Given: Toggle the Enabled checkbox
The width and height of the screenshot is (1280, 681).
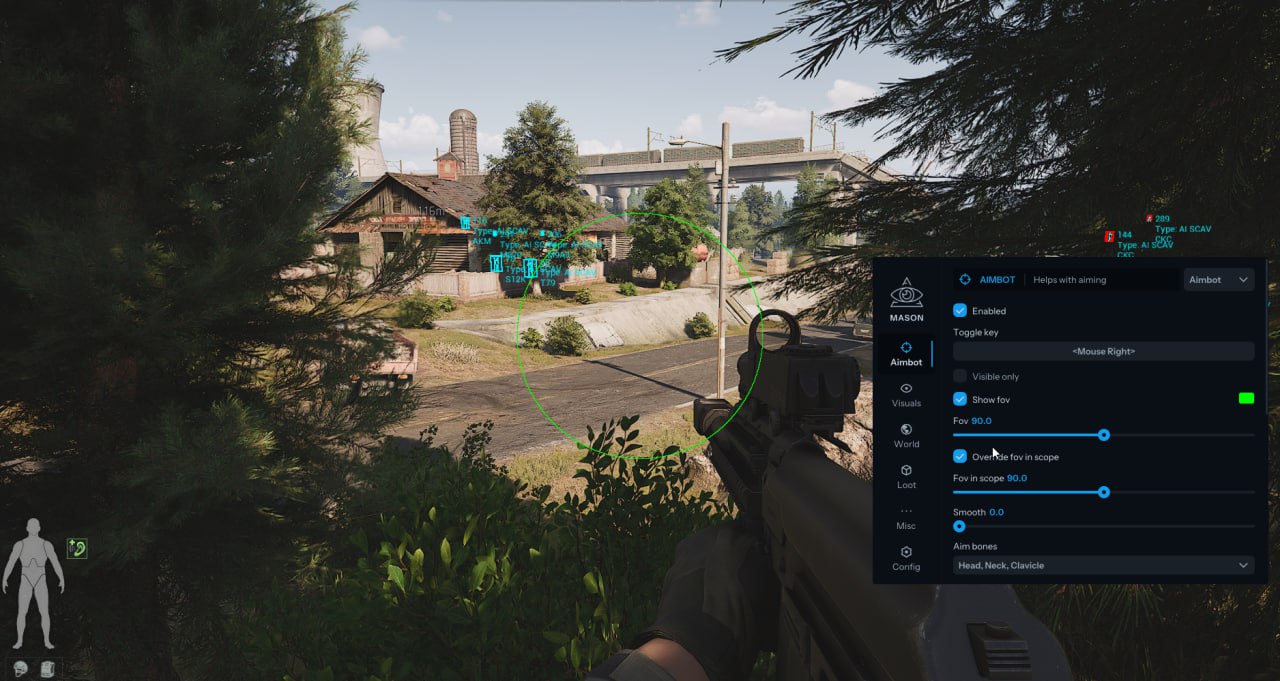Looking at the screenshot, I should [960, 311].
